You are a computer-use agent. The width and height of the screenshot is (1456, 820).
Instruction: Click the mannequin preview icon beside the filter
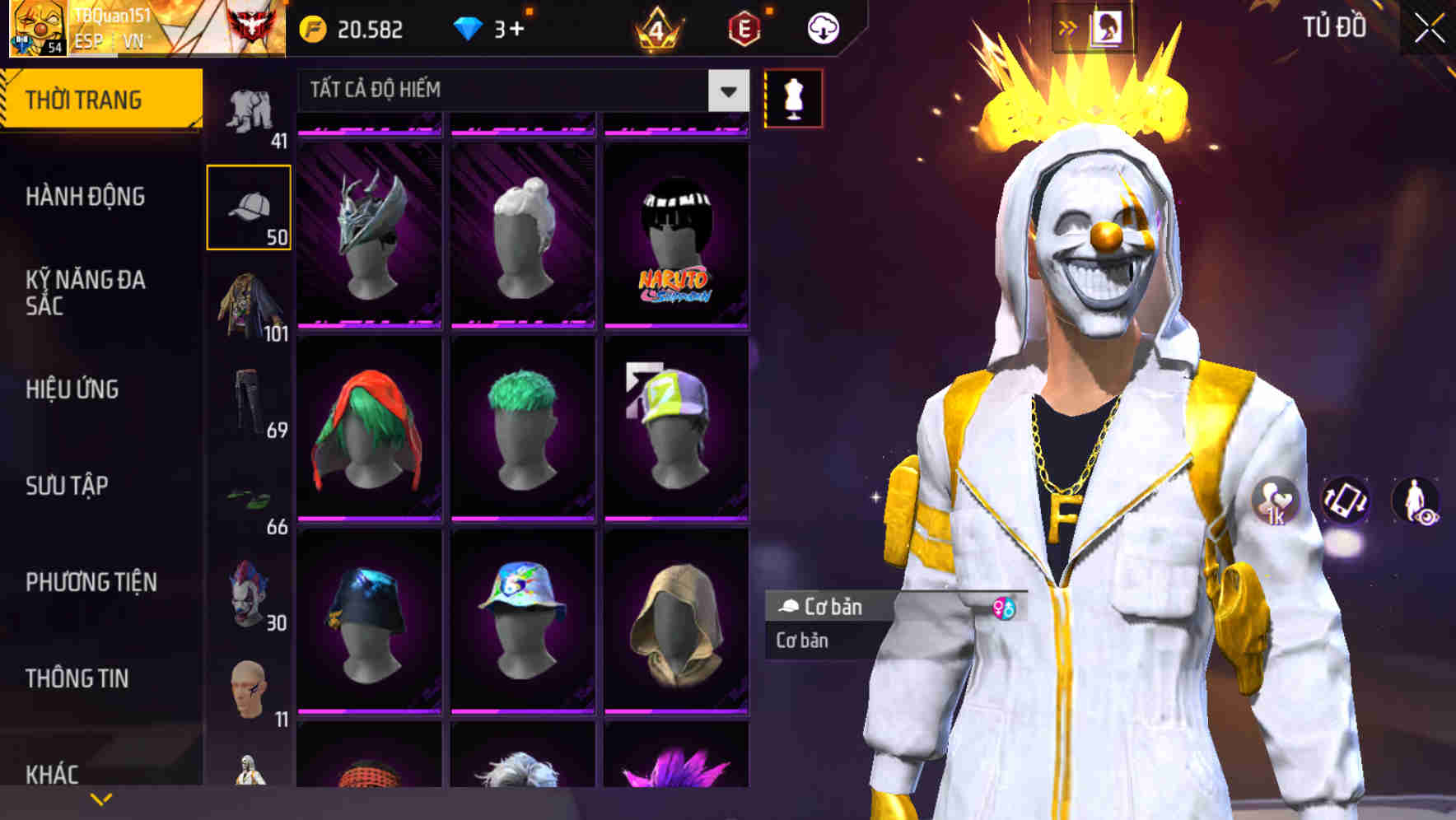[x=793, y=99]
